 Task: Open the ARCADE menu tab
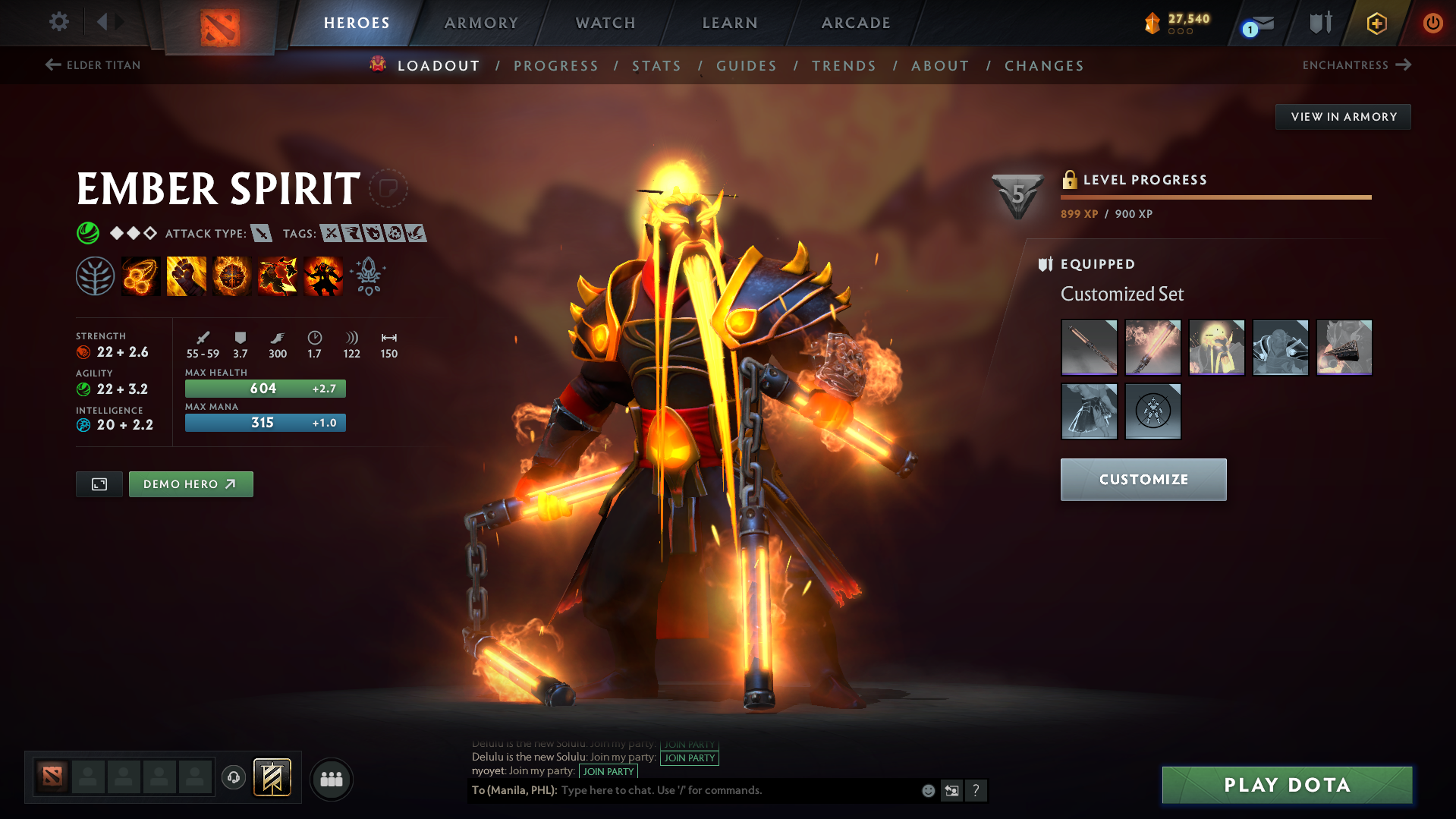(856, 23)
